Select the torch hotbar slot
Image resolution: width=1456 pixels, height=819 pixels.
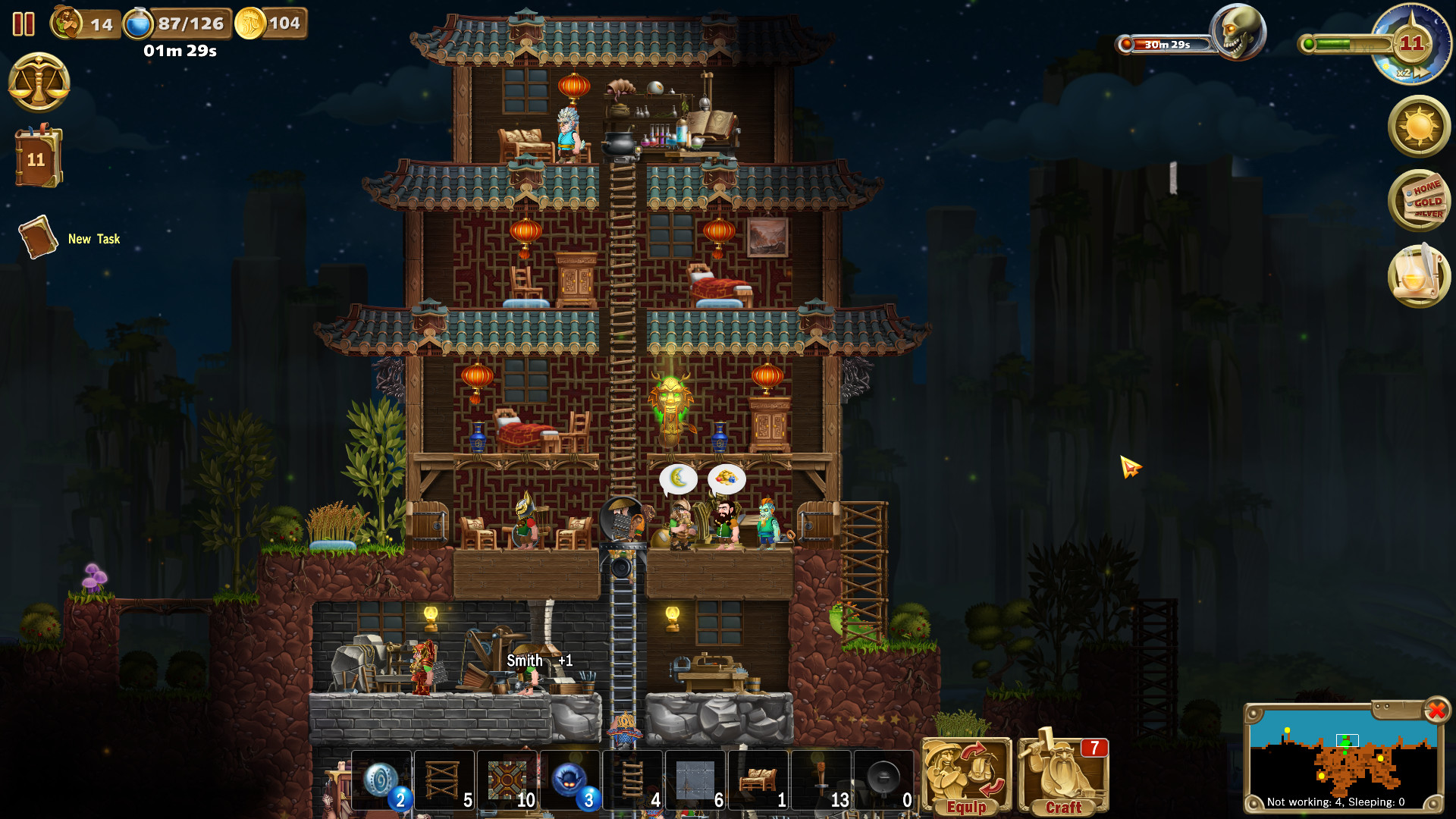pyautogui.click(x=821, y=780)
